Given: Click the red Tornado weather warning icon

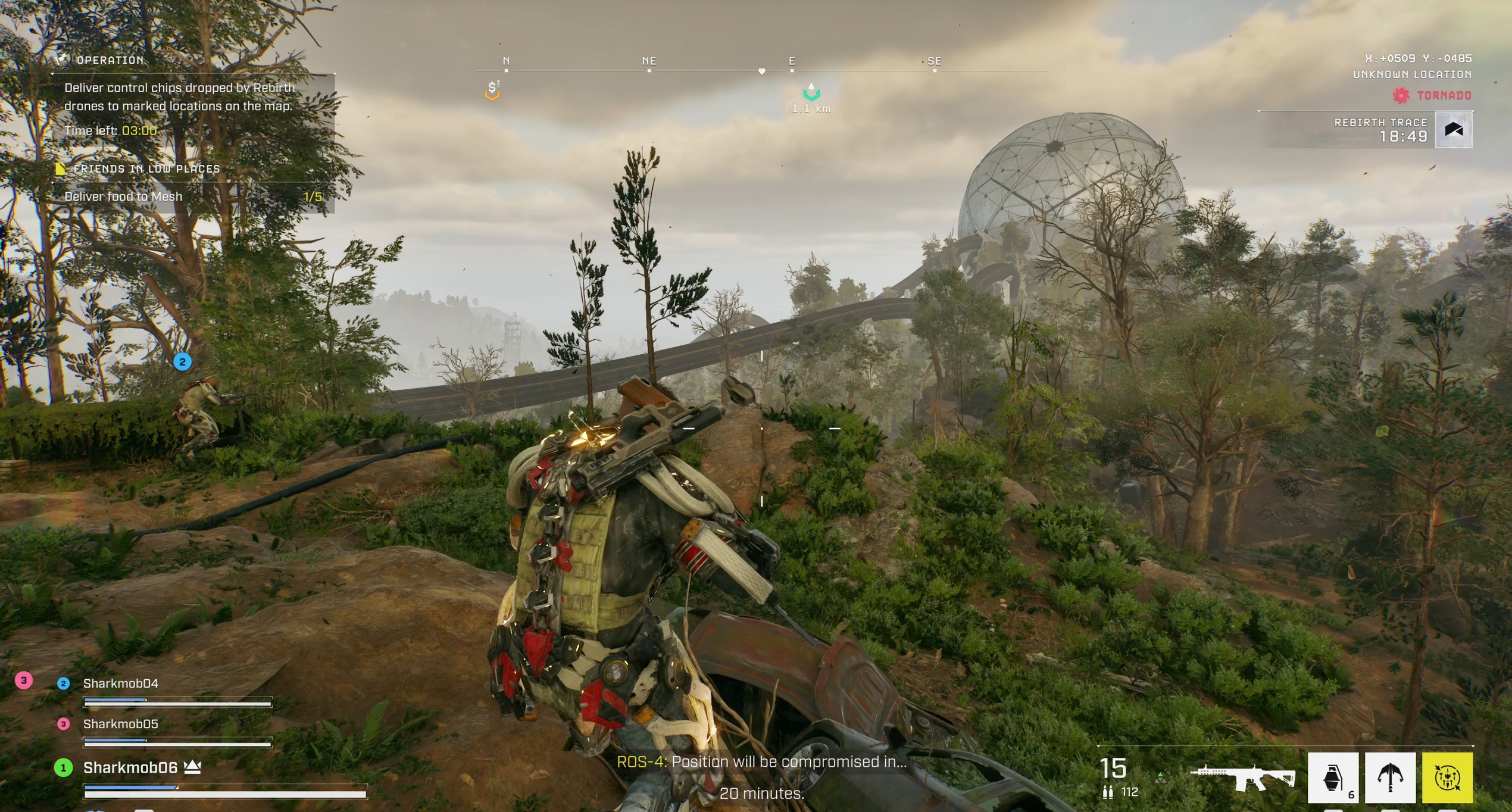Looking at the screenshot, I should coord(1401,95).
